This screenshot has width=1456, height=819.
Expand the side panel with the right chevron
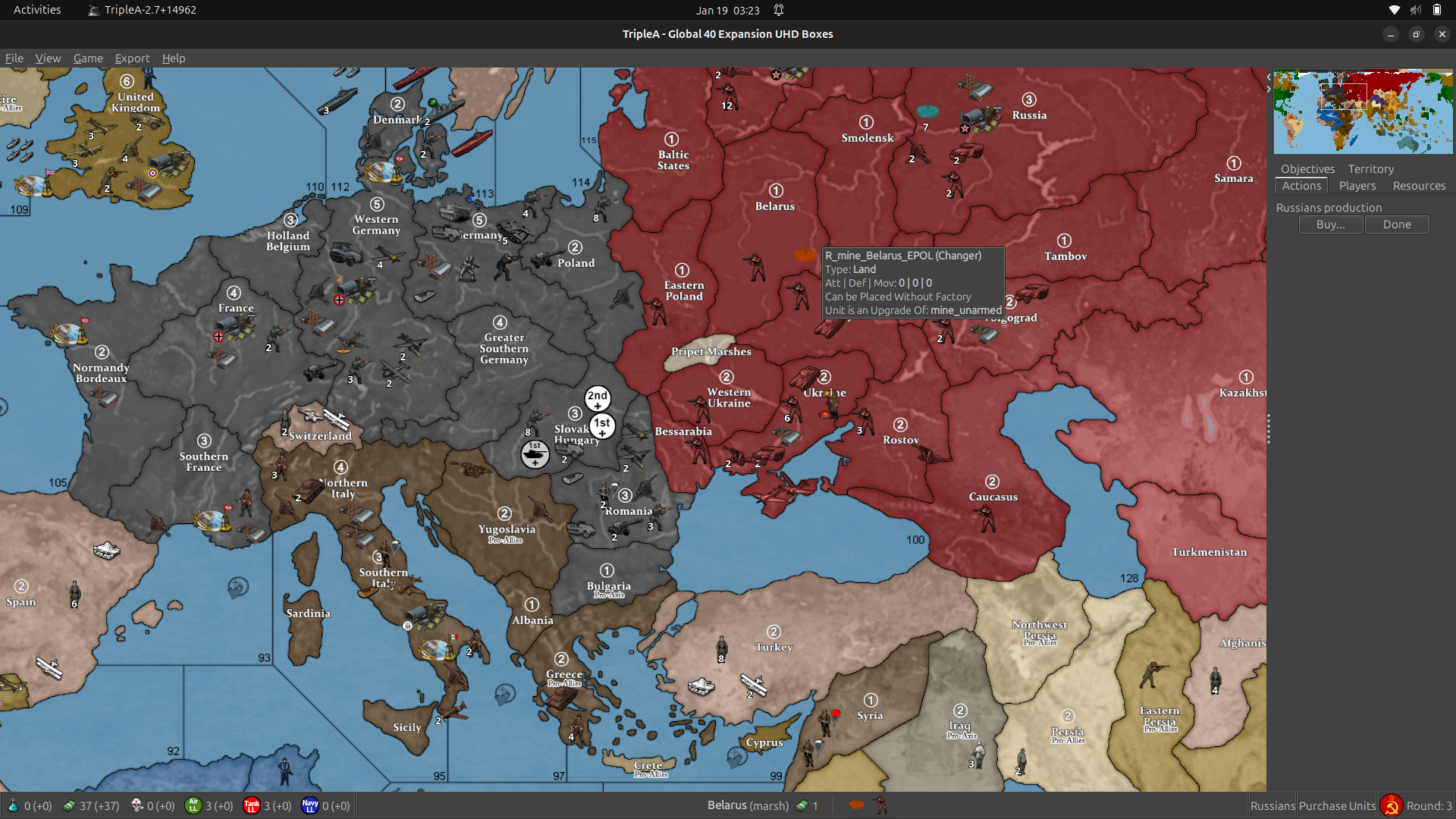pos(1267,88)
